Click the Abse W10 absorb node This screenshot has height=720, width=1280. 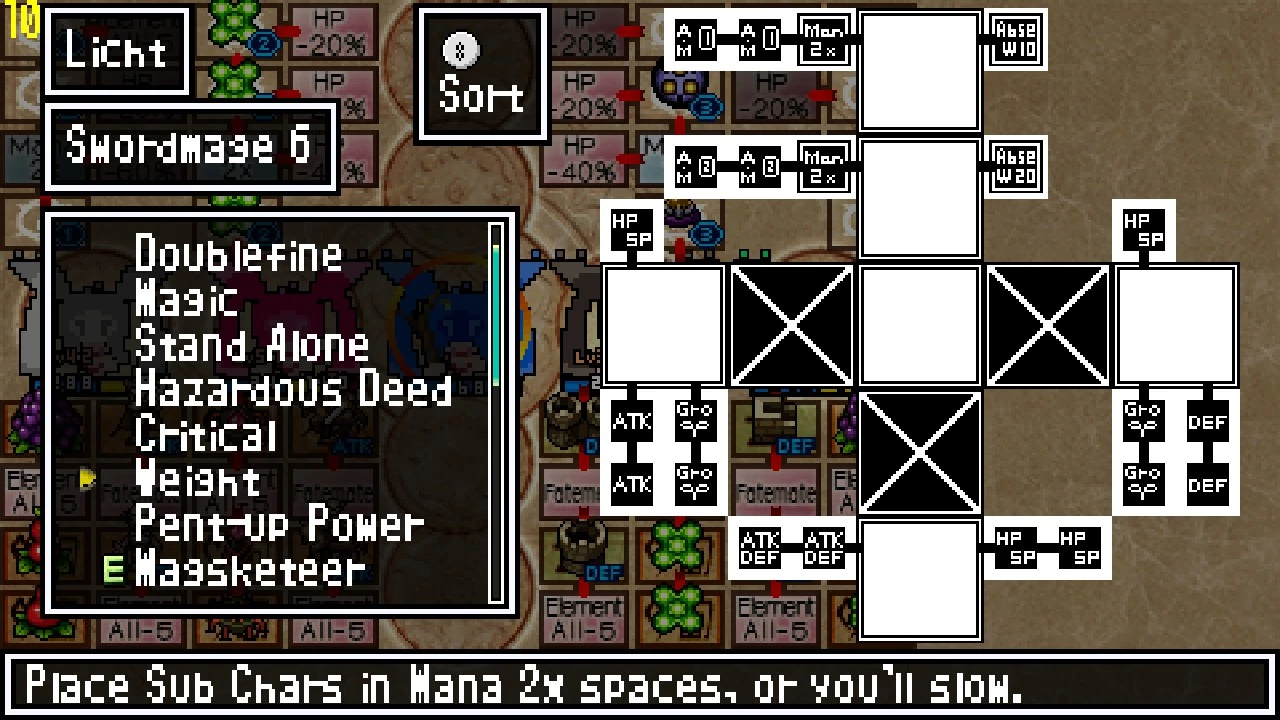tap(1017, 39)
